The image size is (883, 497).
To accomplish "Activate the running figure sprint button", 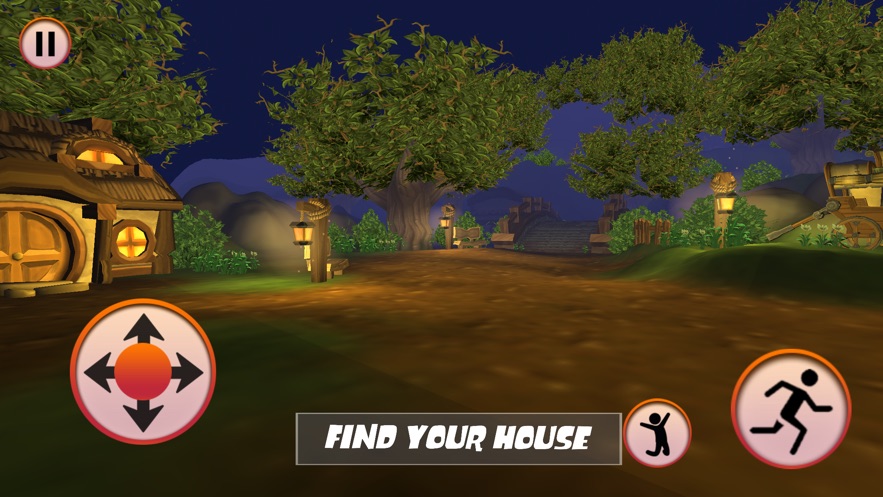I will click(791, 408).
